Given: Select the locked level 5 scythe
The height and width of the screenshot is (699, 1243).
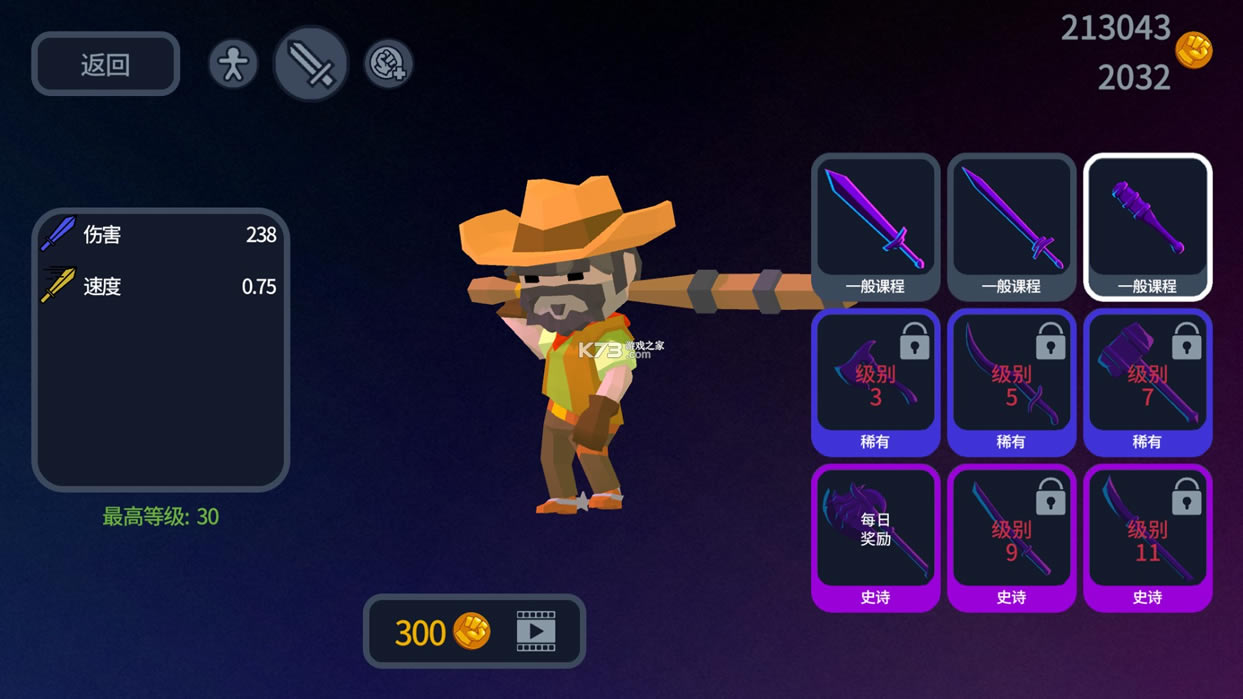Looking at the screenshot, I should point(1011,382).
